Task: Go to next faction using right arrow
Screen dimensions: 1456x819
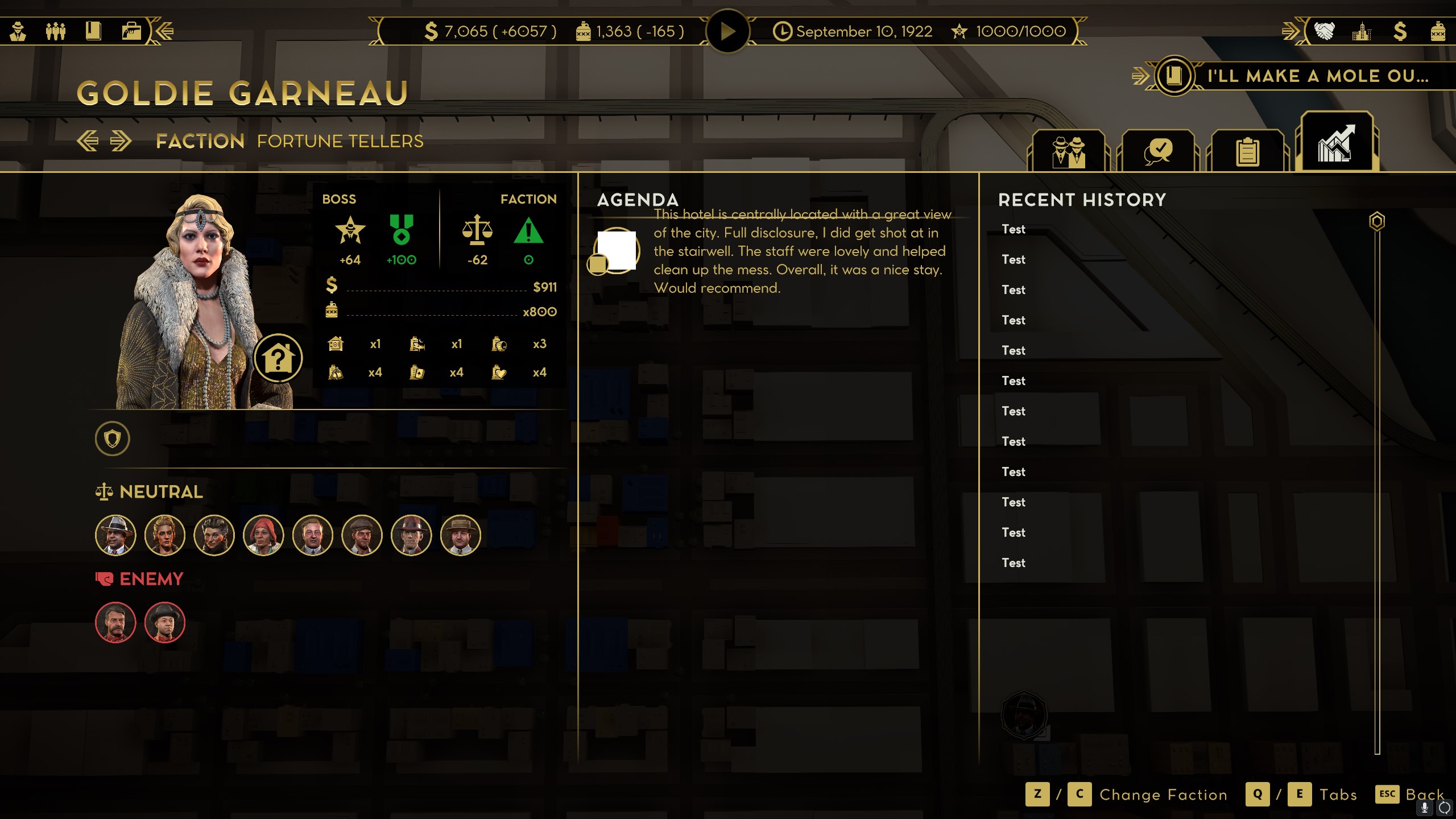Action: click(119, 140)
